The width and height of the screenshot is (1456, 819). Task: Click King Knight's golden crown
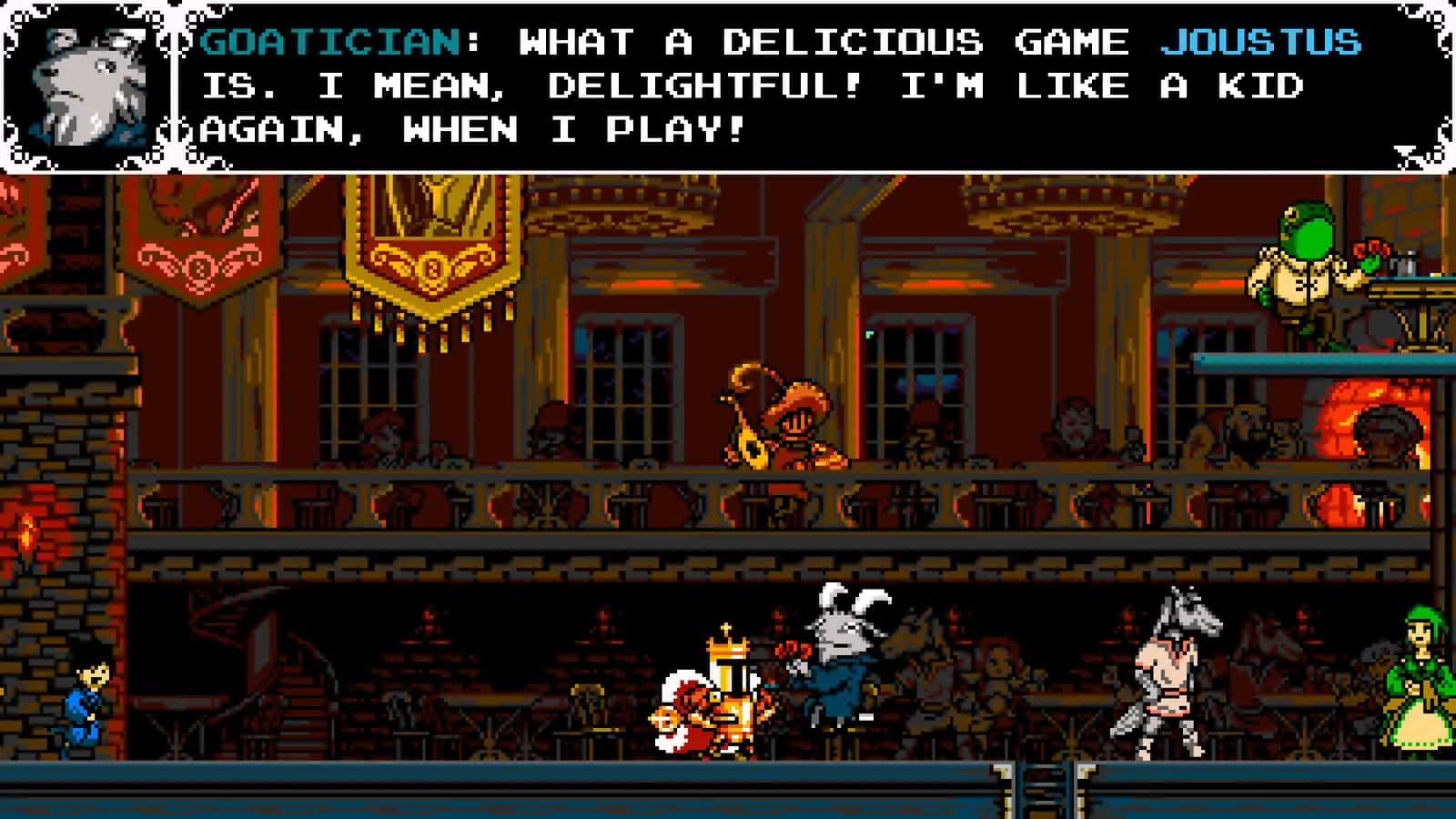click(728, 648)
